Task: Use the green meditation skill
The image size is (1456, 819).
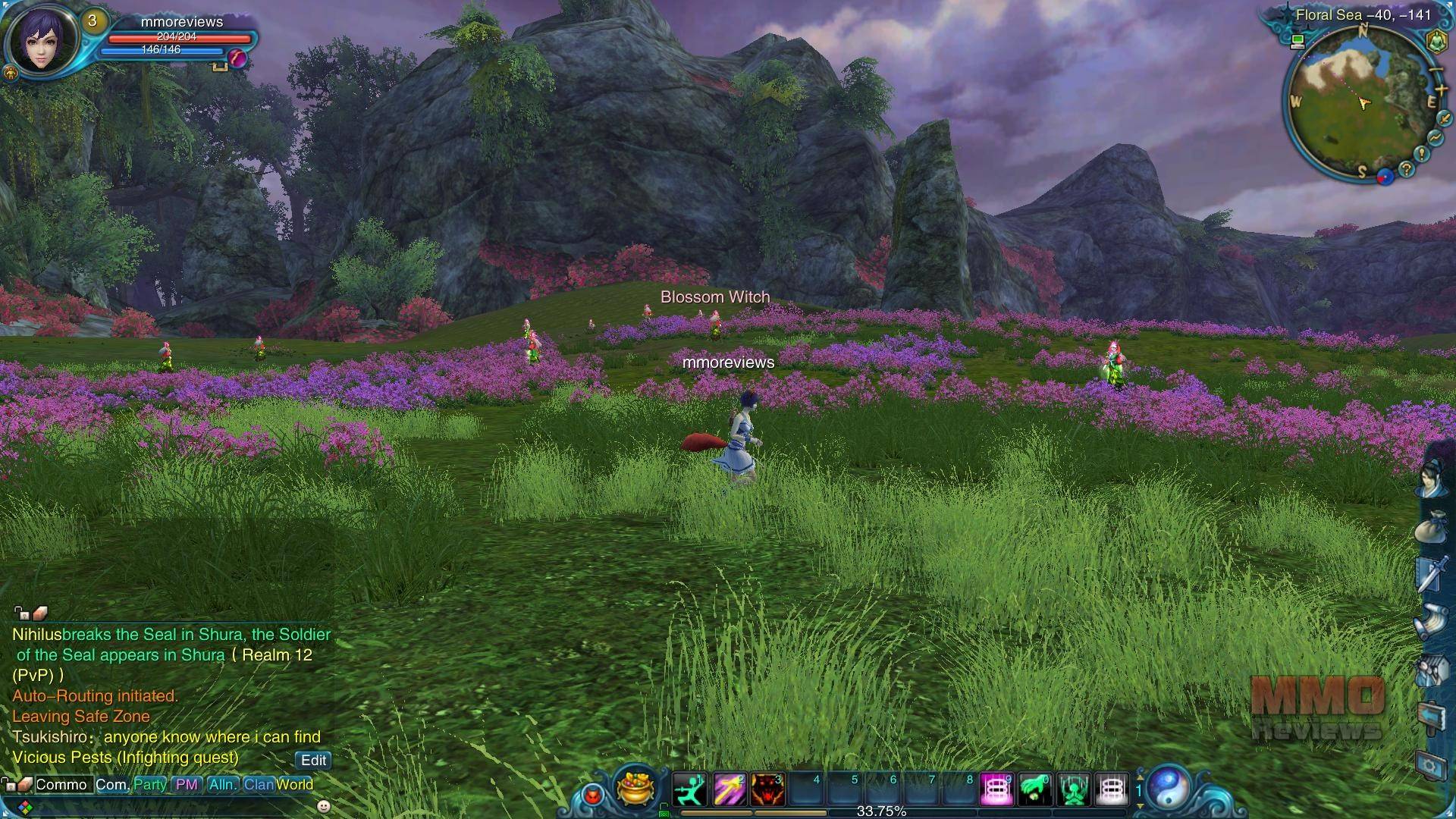Action: (1074, 789)
